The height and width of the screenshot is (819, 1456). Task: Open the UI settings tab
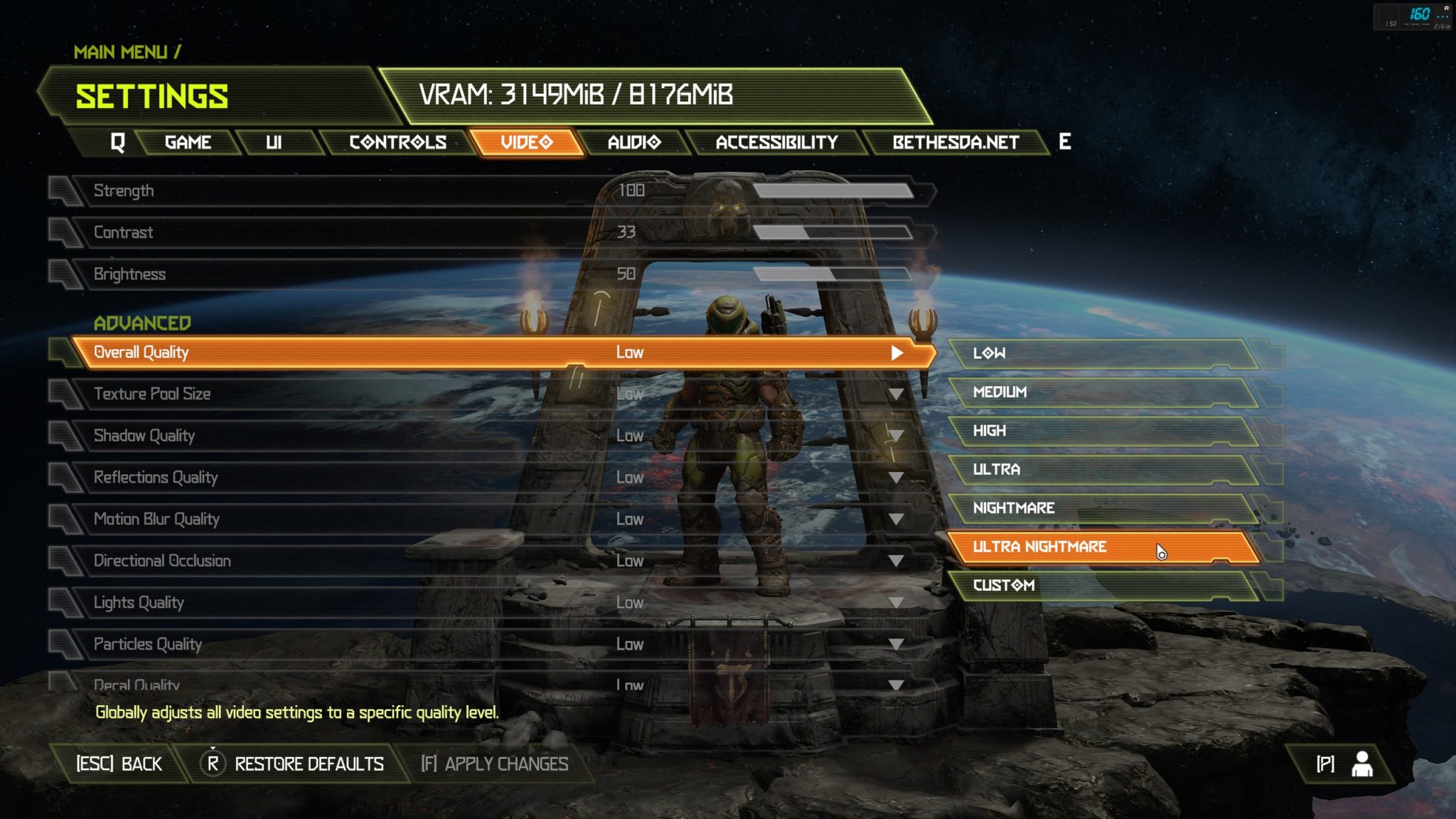(274, 142)
